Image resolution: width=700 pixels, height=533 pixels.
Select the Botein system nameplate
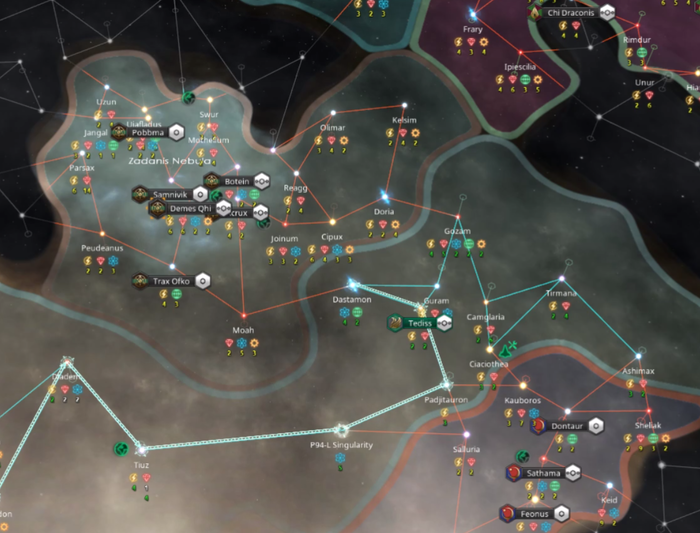pyautogui.click(x=237, y=181)
